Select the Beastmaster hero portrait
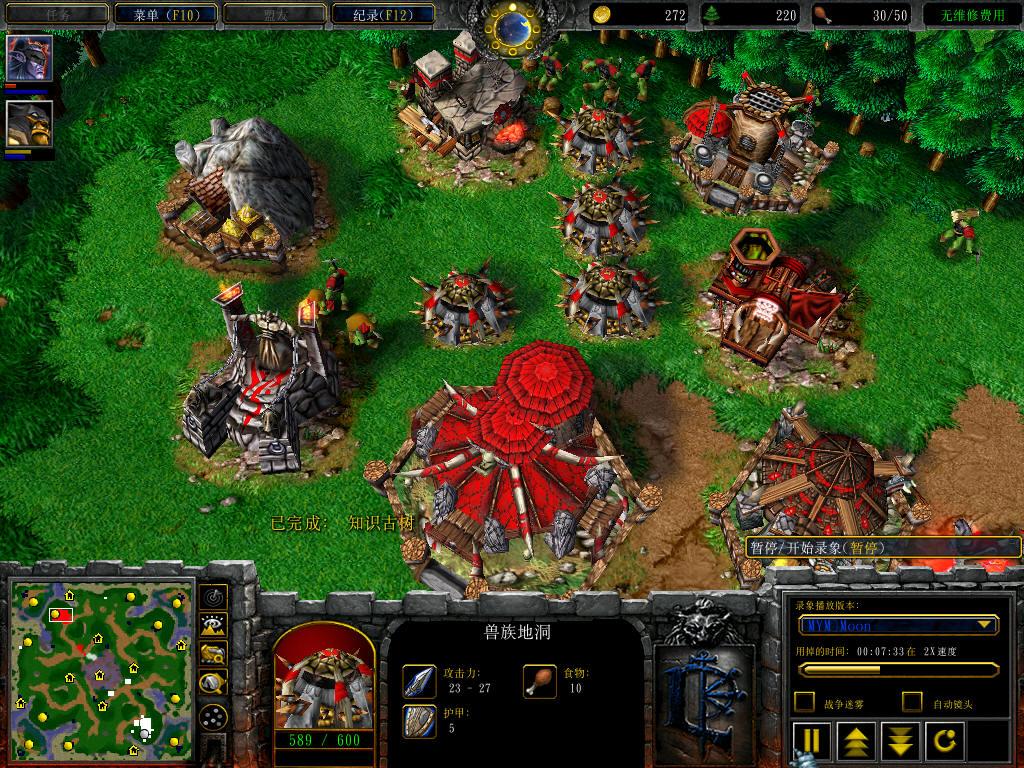1024x768 pixels. pyautogui.click(x=30, y=123)
